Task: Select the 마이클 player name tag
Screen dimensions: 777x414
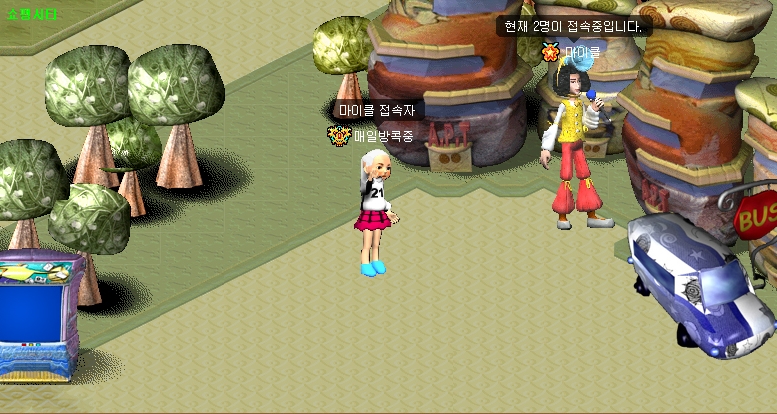Action: (582, 51)
